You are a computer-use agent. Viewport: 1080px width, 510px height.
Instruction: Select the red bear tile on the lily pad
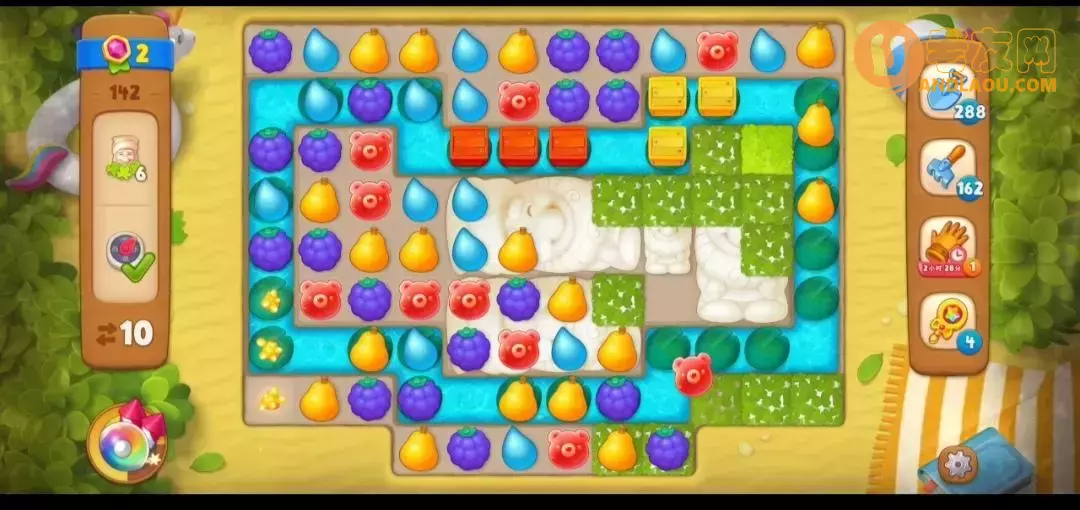(x=693, y=373)
